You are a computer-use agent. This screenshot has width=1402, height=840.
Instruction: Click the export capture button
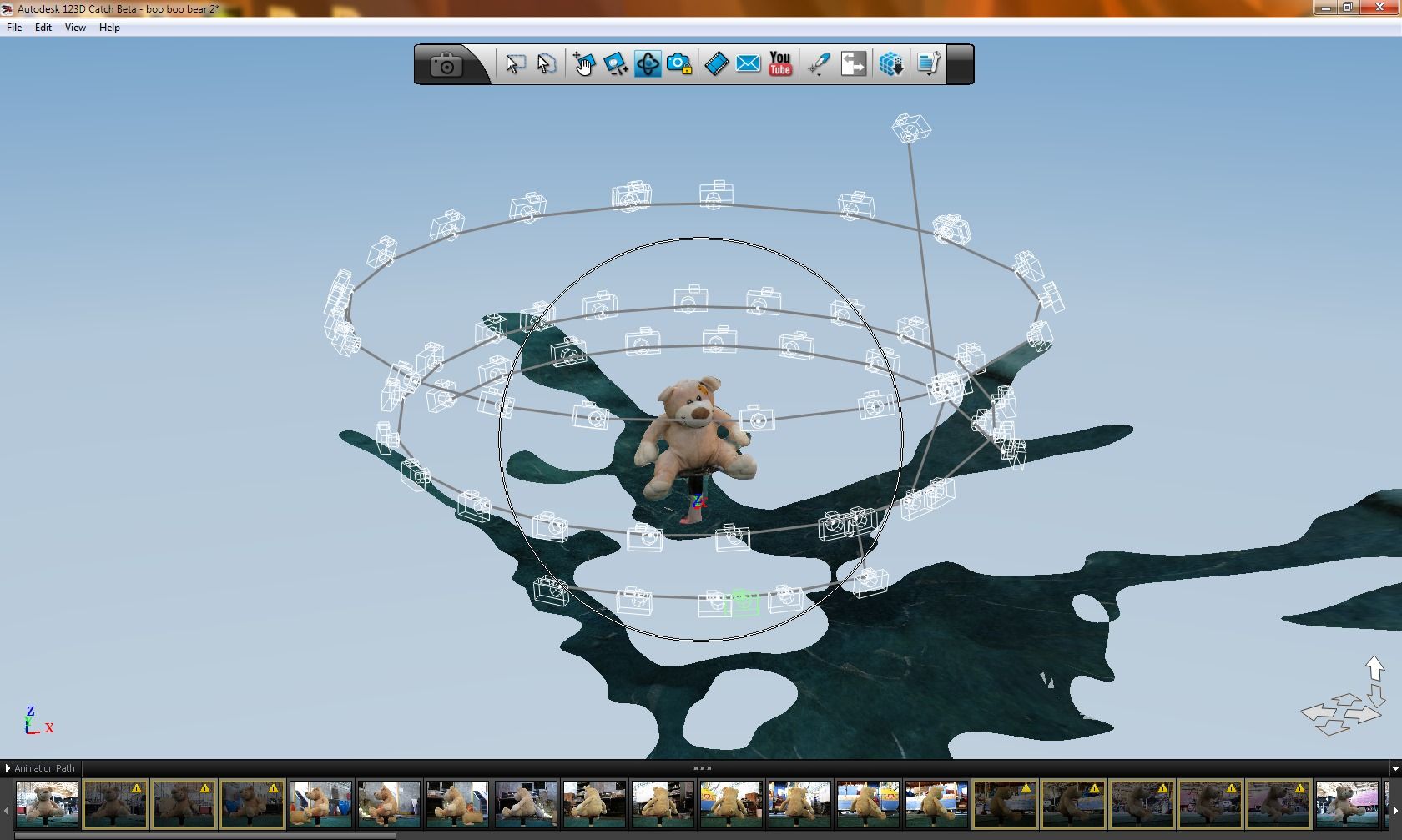click(853, 64)
